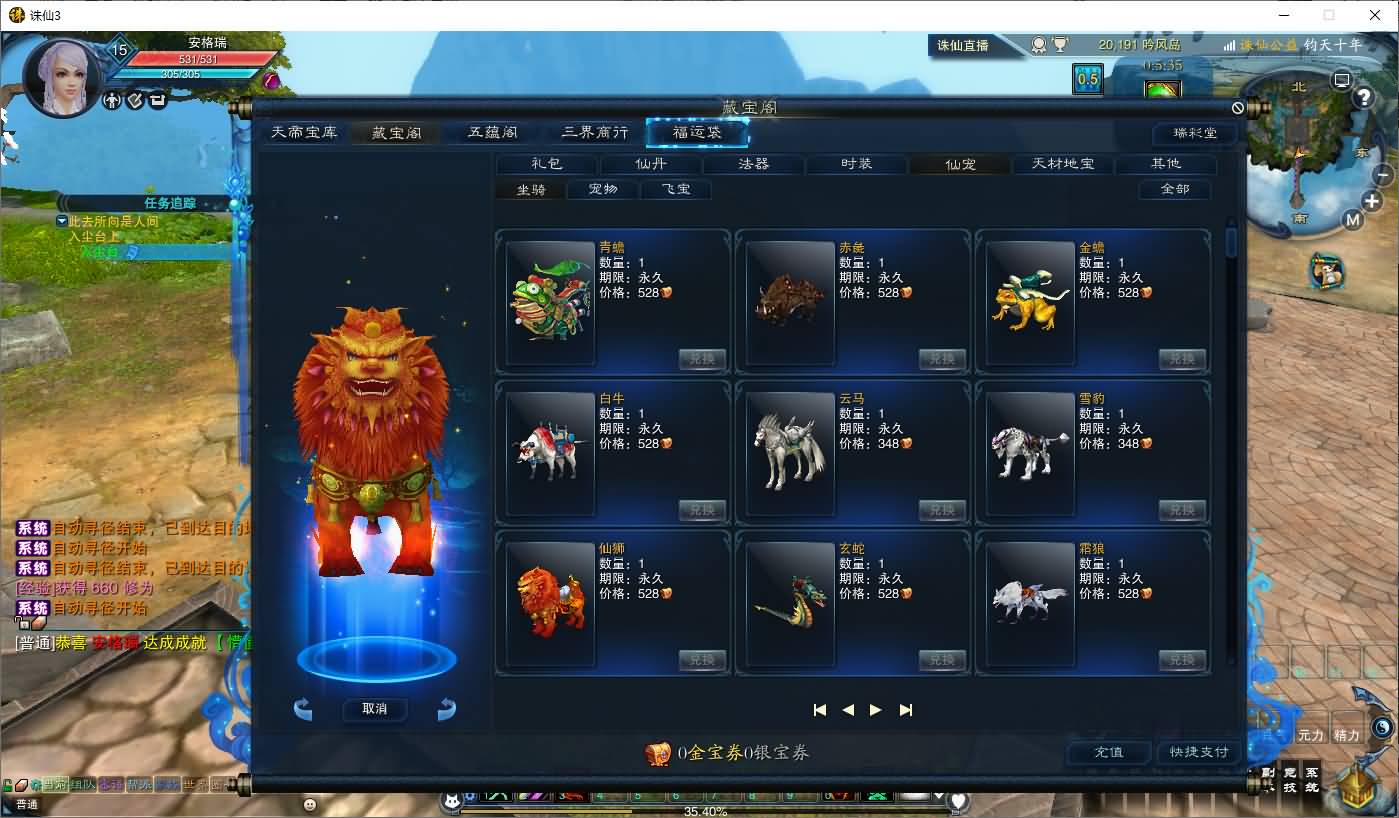Click the Taiji yin-yang icon near the skill bar
The width and height of the screenshot is (1399, 818).
pos(1381,727)
